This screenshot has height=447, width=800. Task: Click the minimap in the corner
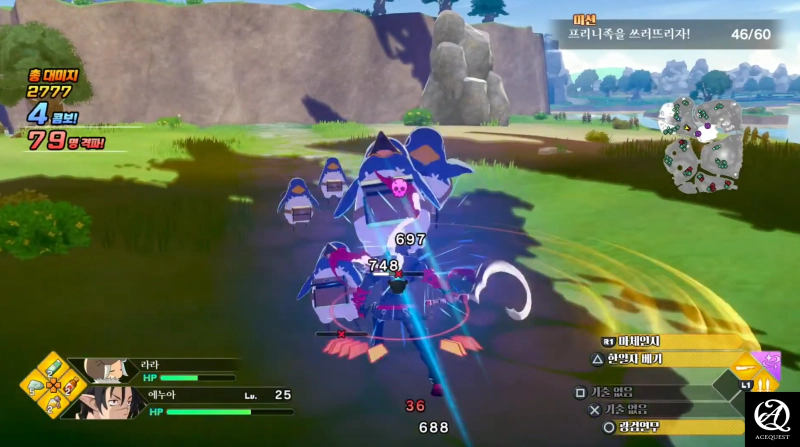(x=704, y=145)
